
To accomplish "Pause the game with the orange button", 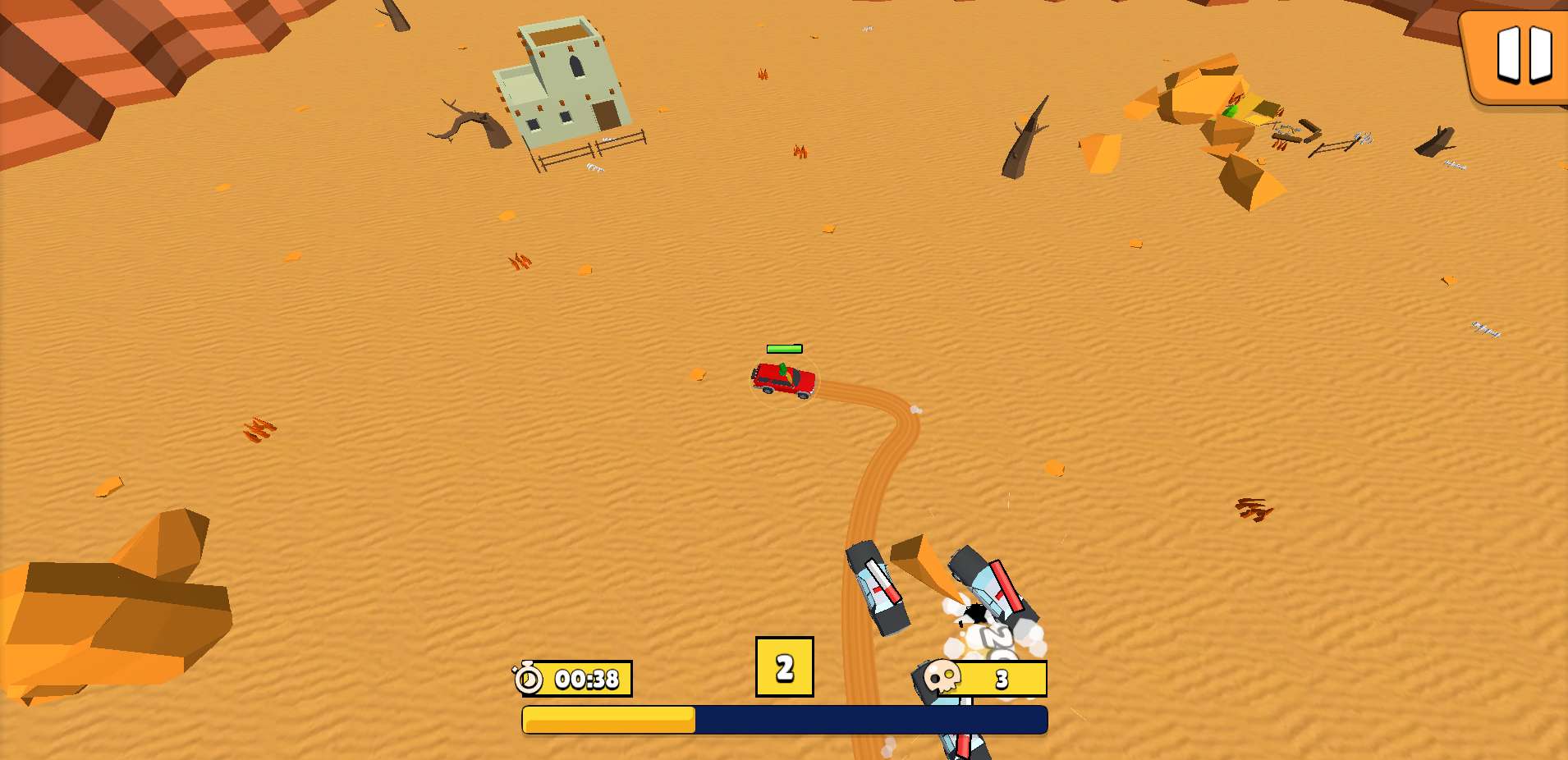I will coord(1521,56).
